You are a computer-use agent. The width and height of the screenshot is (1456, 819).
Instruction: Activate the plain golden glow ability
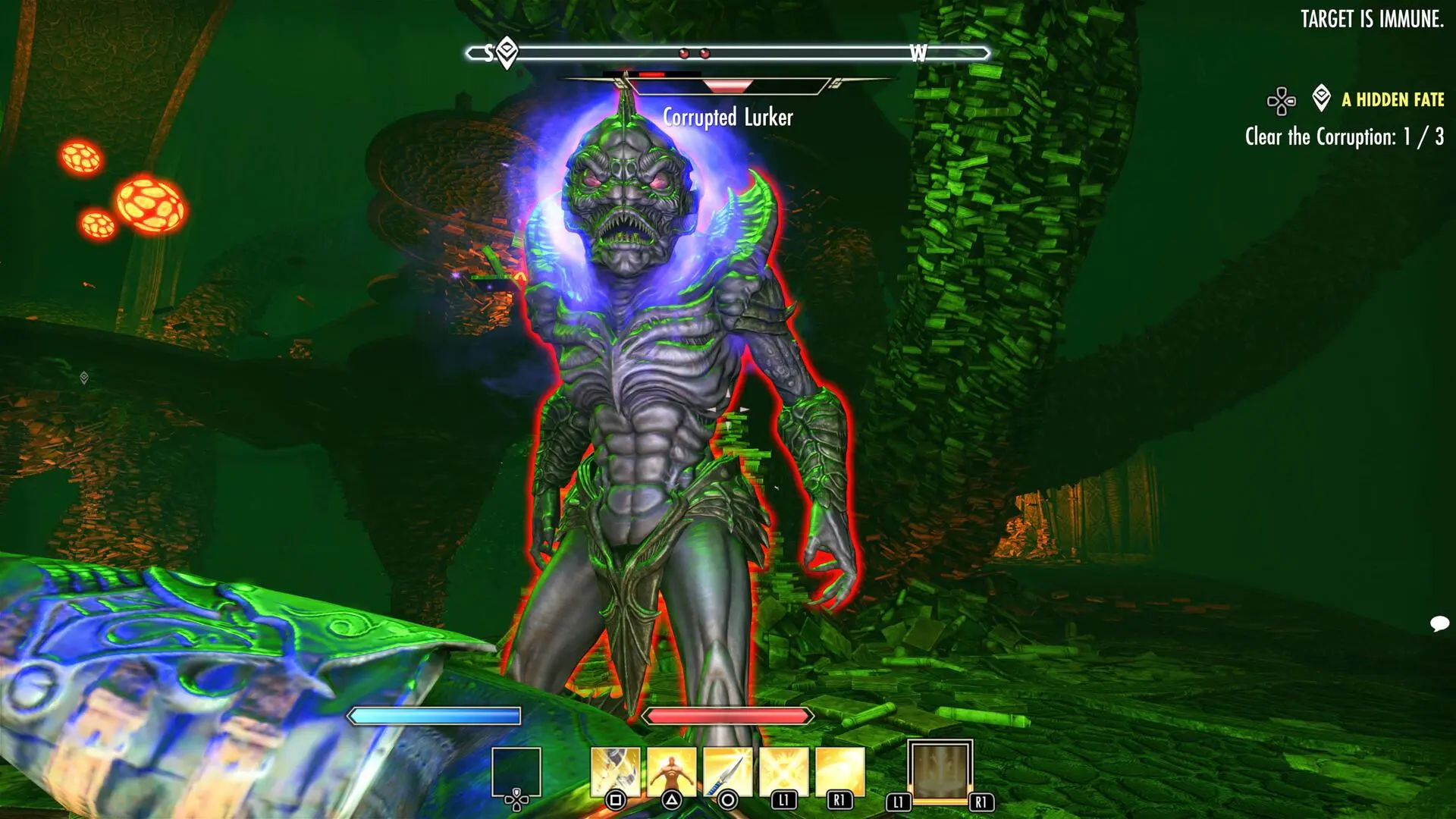click(x=839, y=772)
